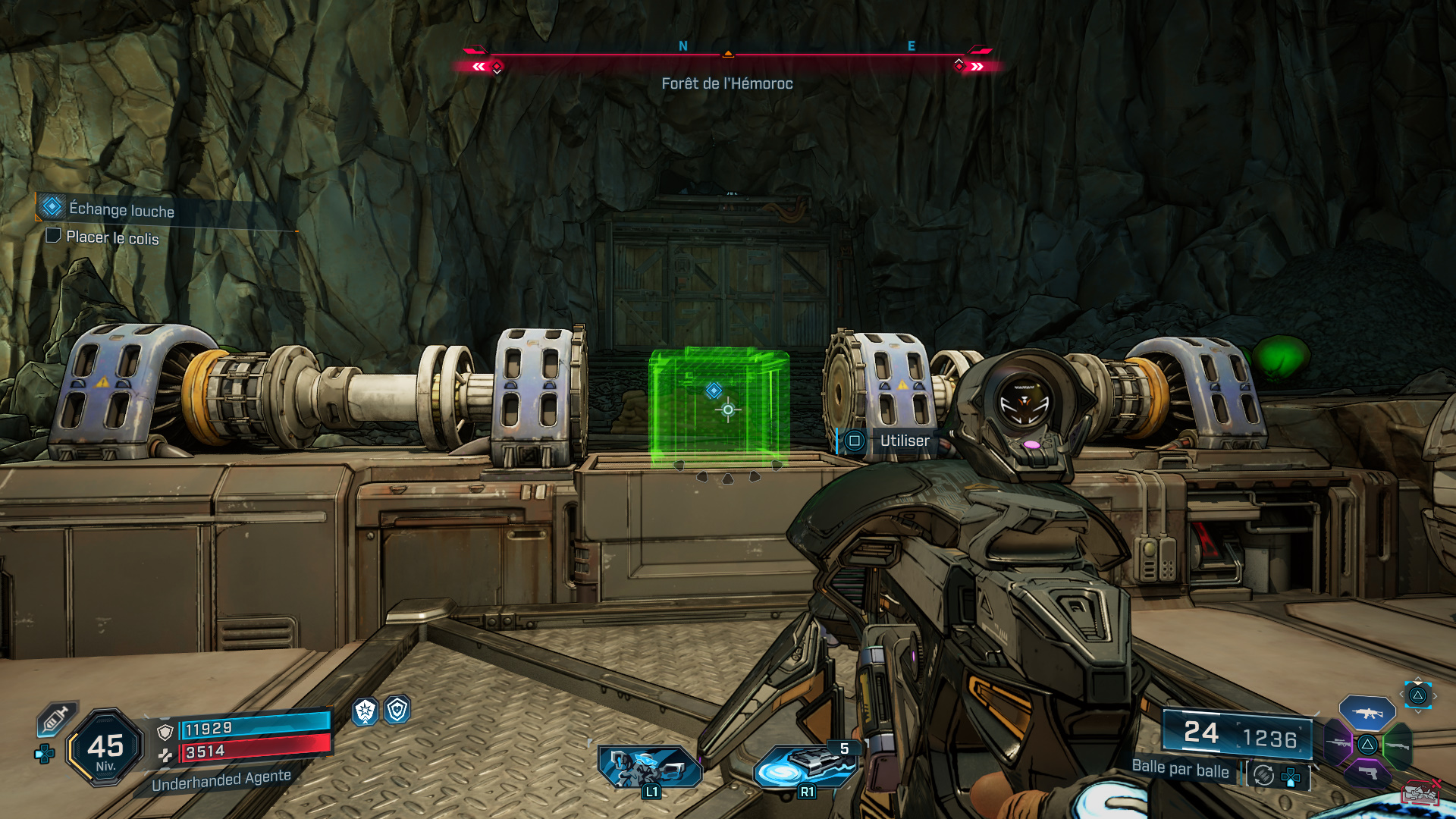1456x819 pixels.
Task: Open the Échange louche quest tracker
Action: [121, 209]
